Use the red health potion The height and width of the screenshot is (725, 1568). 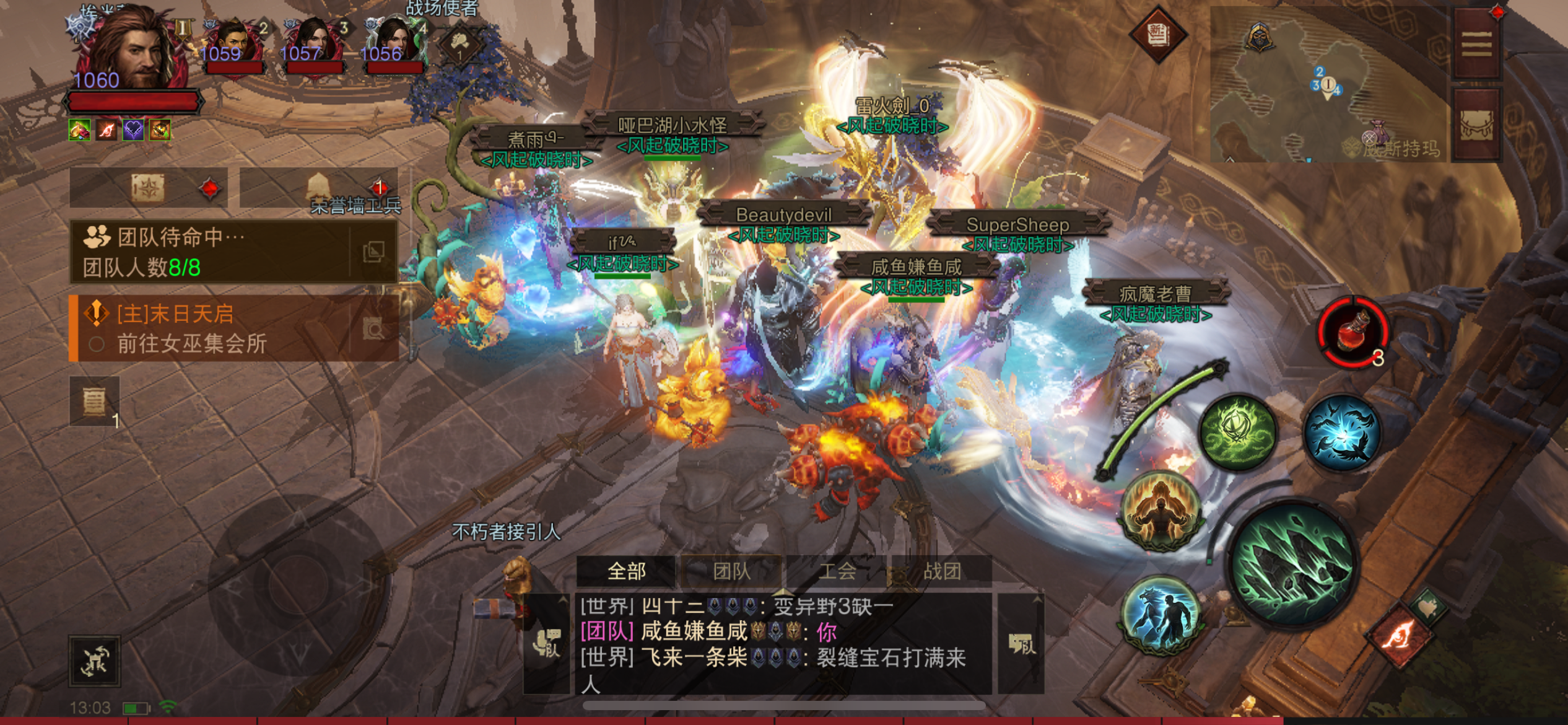coord(1354,331)
